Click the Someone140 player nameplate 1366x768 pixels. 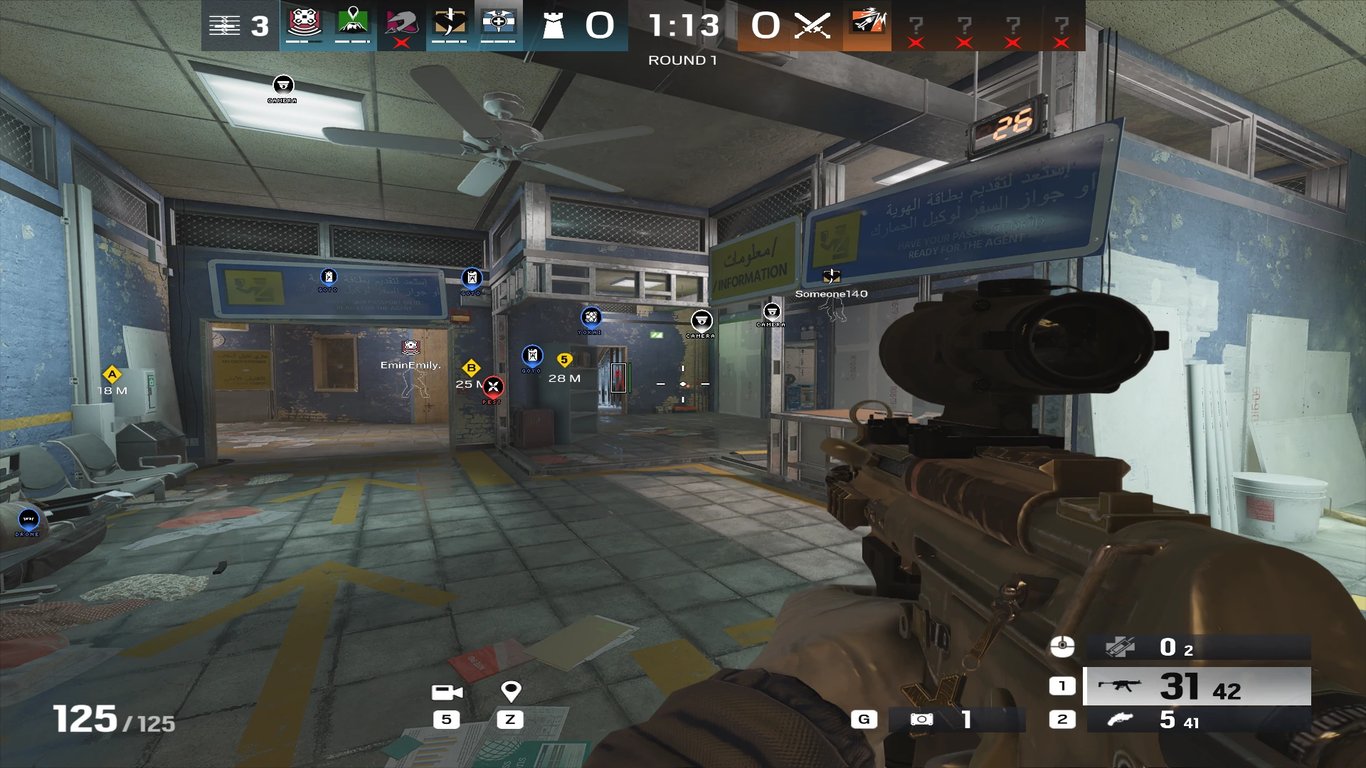(831, 292)
